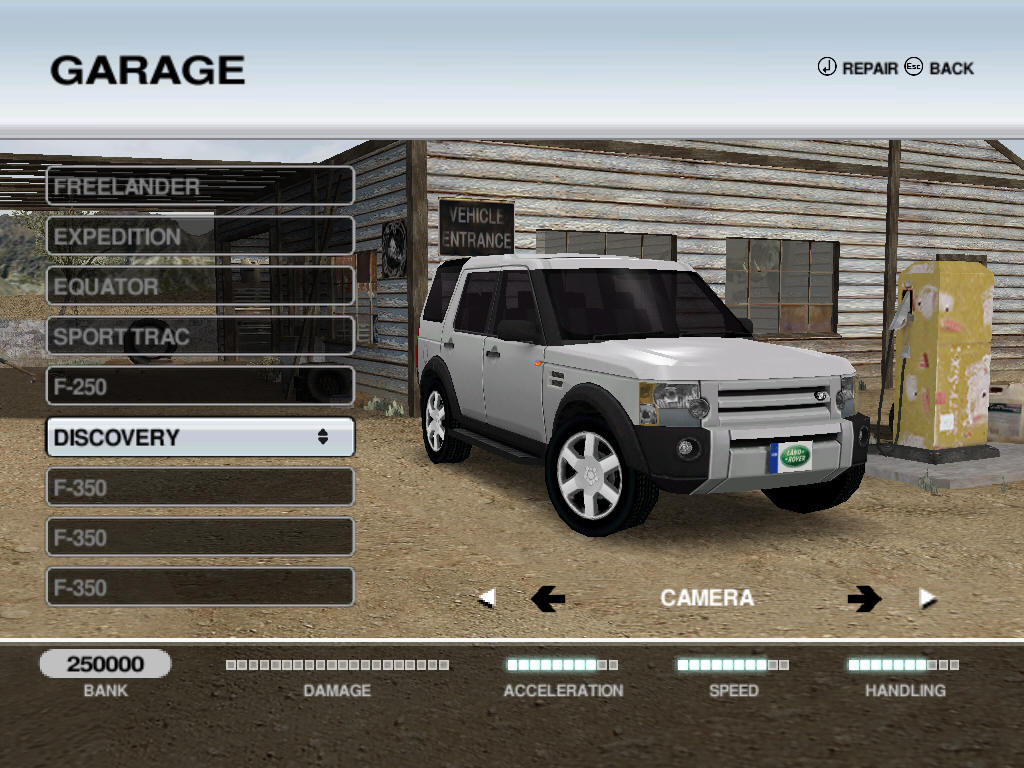Click the highlighted Discovery entry
This screenshot has height=768, width=1024.
[x=200, y=437]
